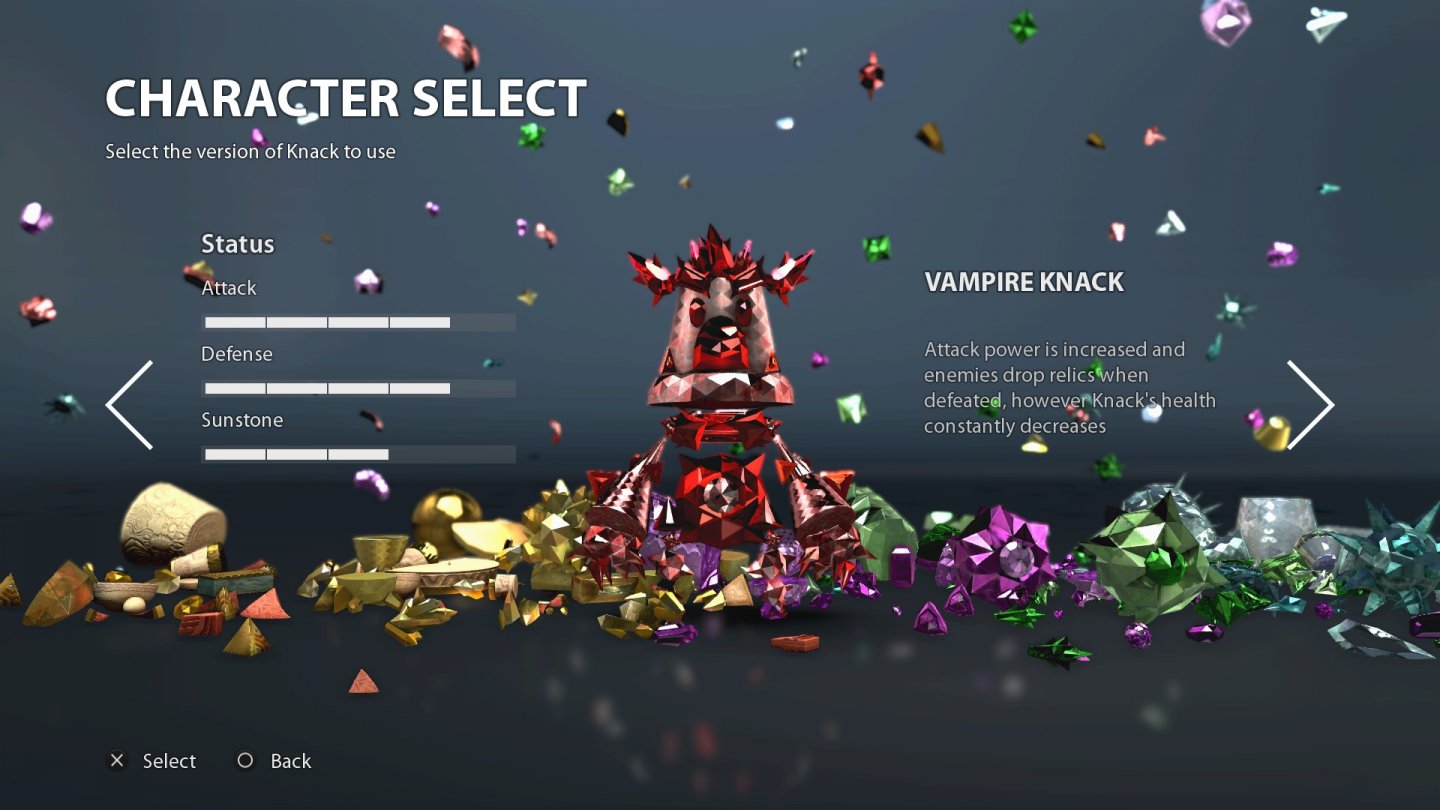Click the VAMPIRE KNACK title
This screenshot has width=1440, height=810.
[x=1026, y=282]
